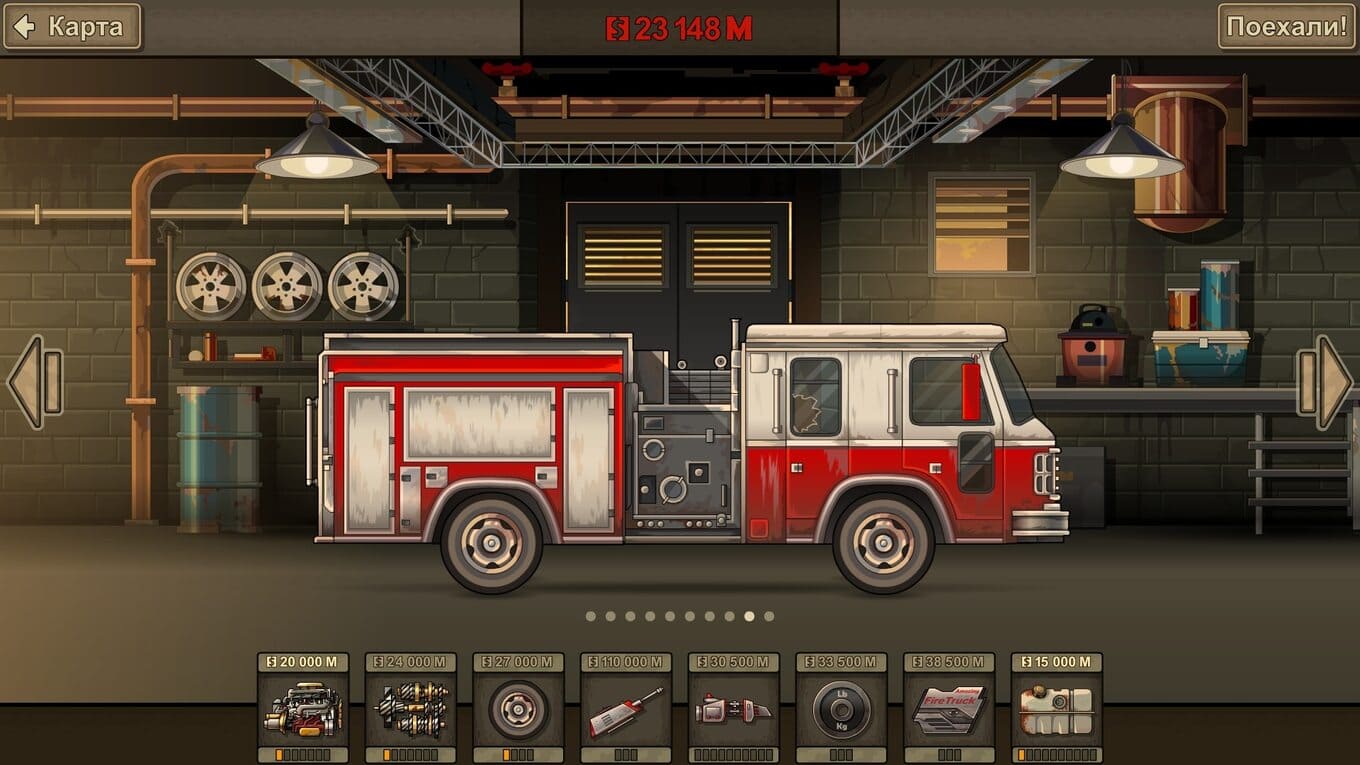Buy the fuel tank upgrade for 15 000
This screenshot has height=765, width=1360.
point(1057,709)
